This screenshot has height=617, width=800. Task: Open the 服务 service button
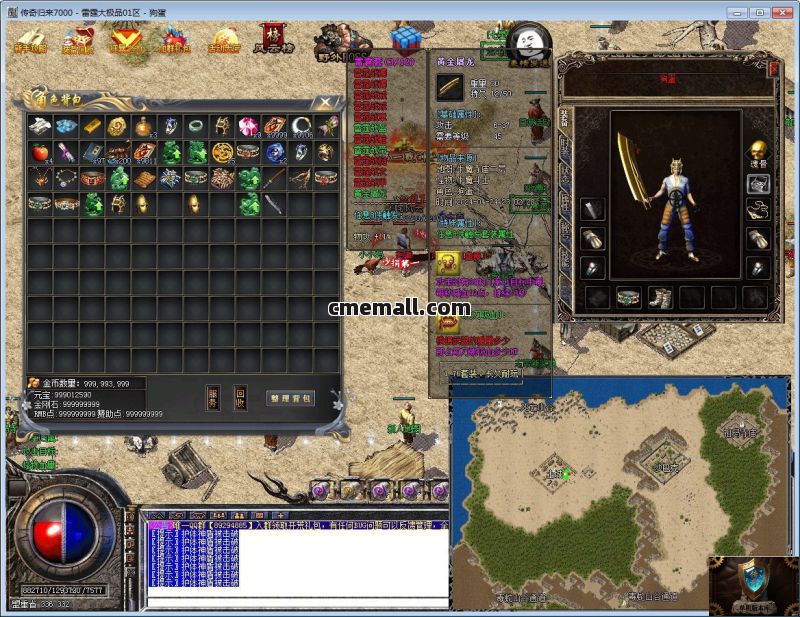[213, 398]
